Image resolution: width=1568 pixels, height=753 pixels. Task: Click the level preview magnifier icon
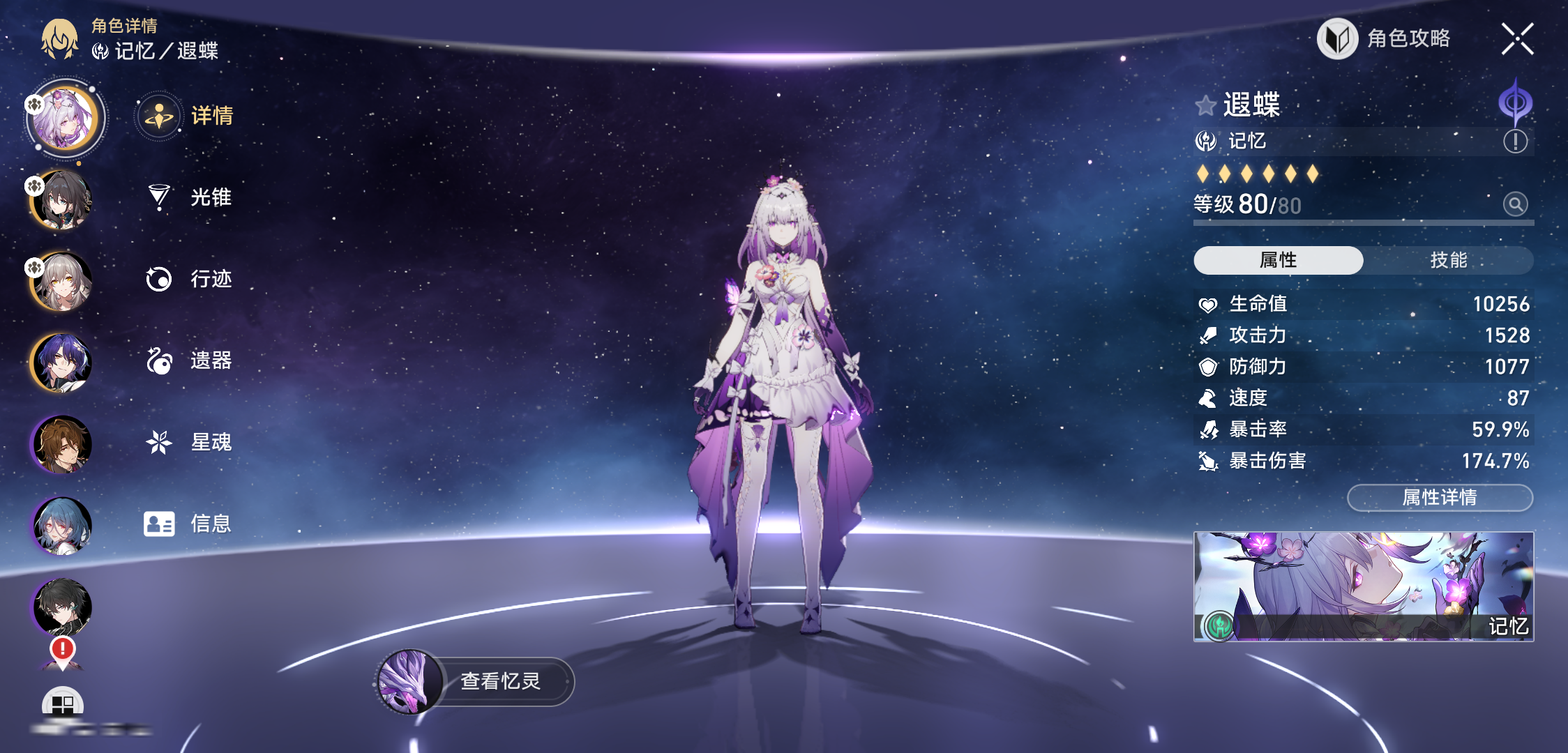1515,204
